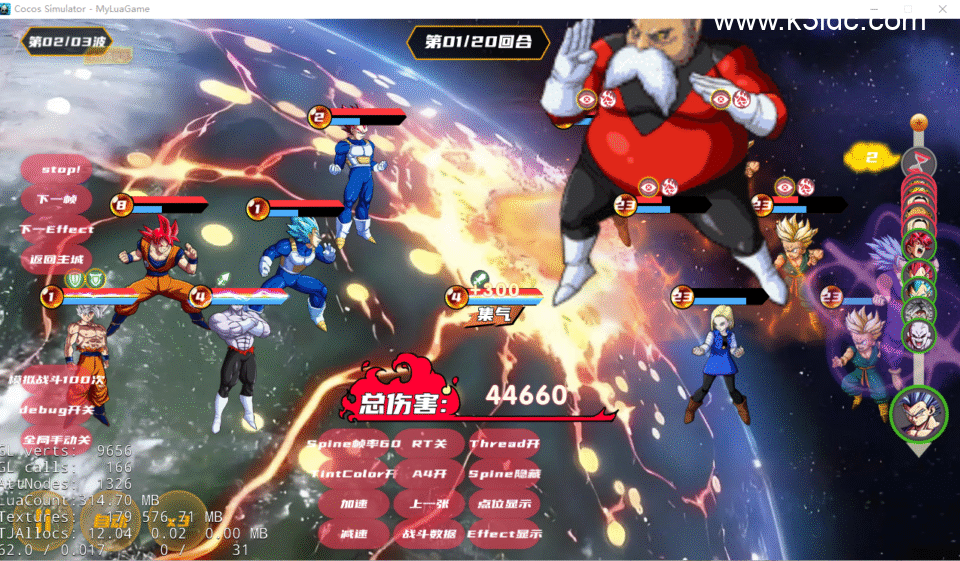
Task: Hide Spine with Spine隐藏 button
Action: (504, 474)
